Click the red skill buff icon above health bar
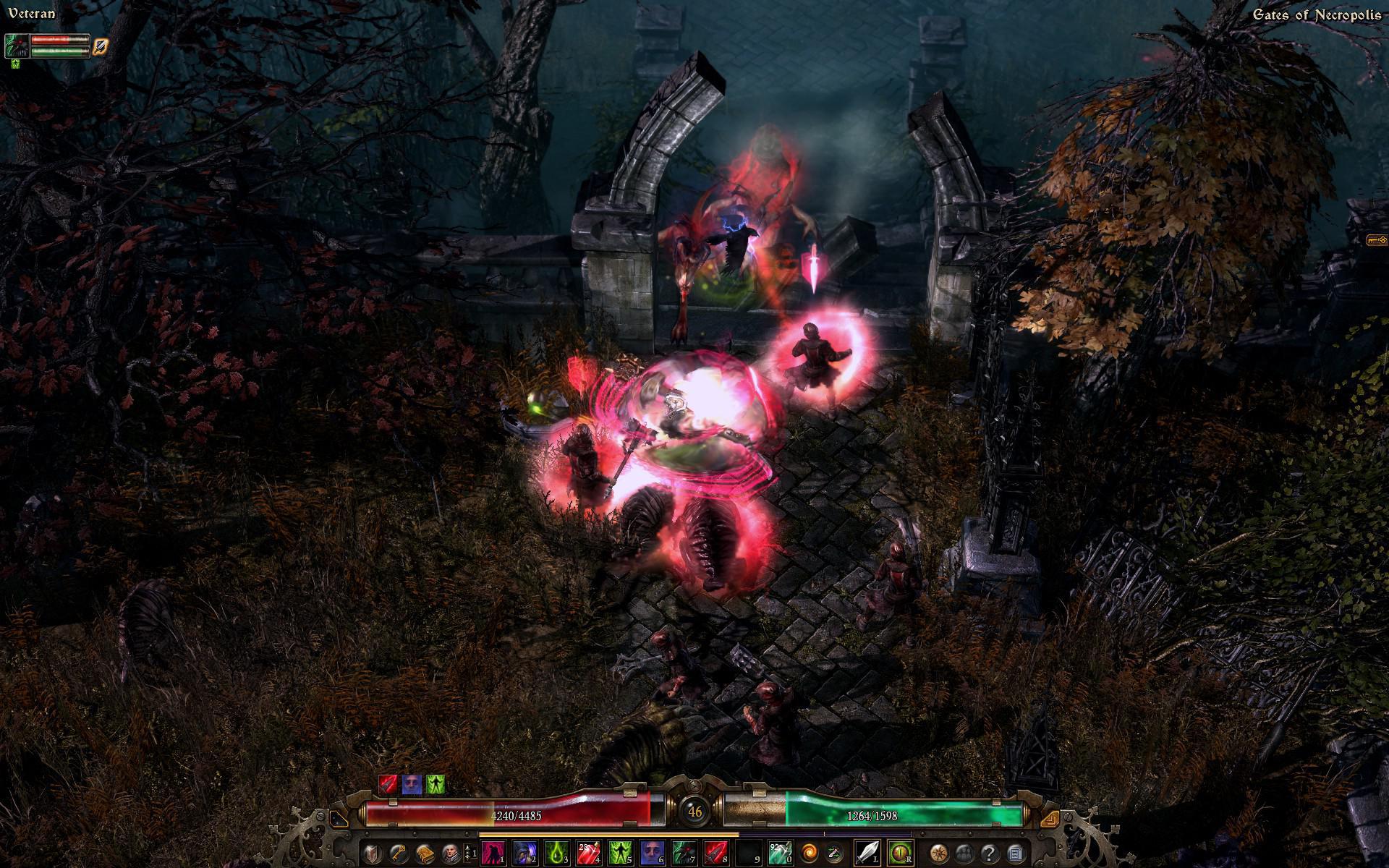The image size is (1389, 868). click(x=388, y=783)
